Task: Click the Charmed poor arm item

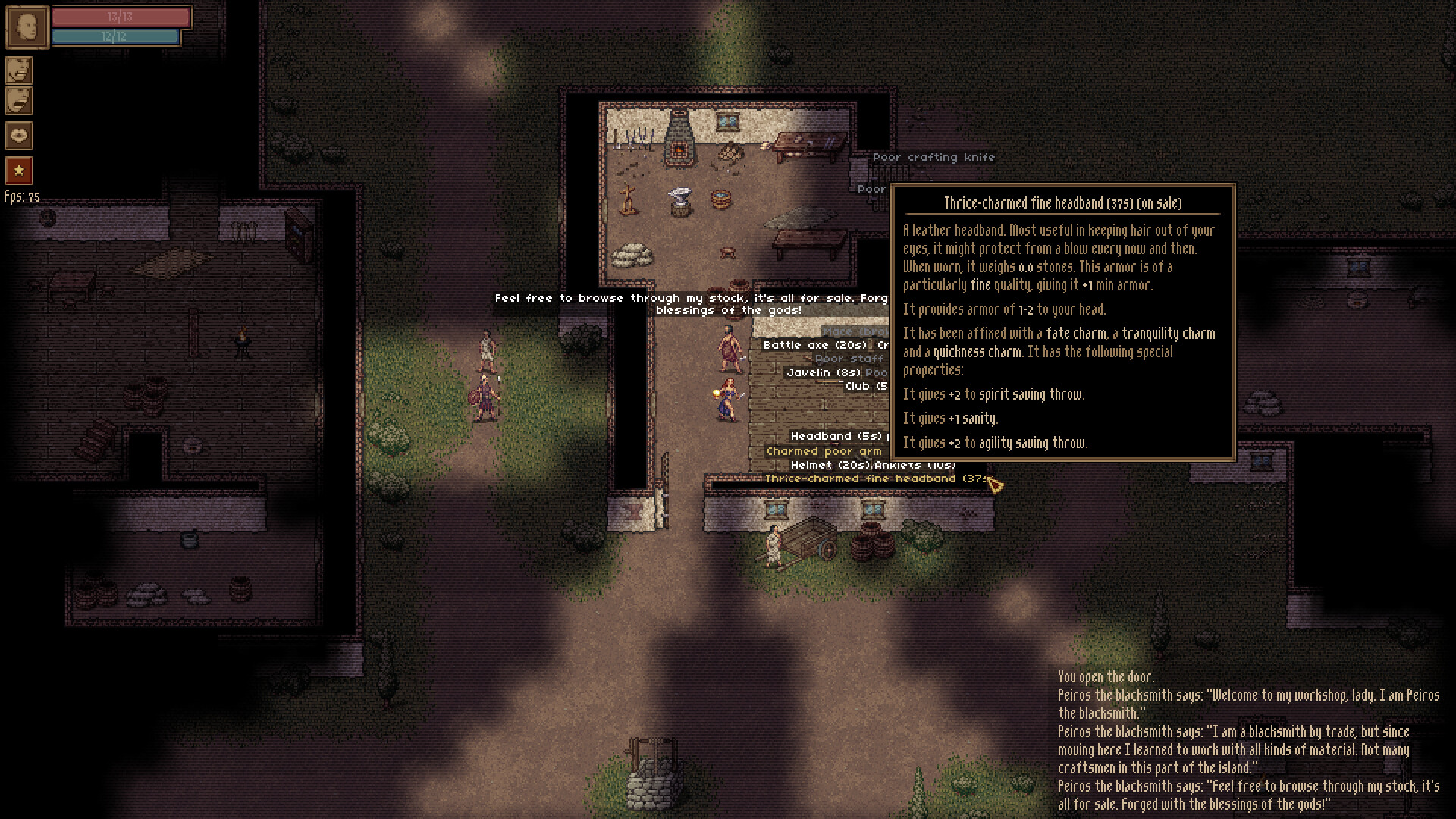Action: [824, 450]
